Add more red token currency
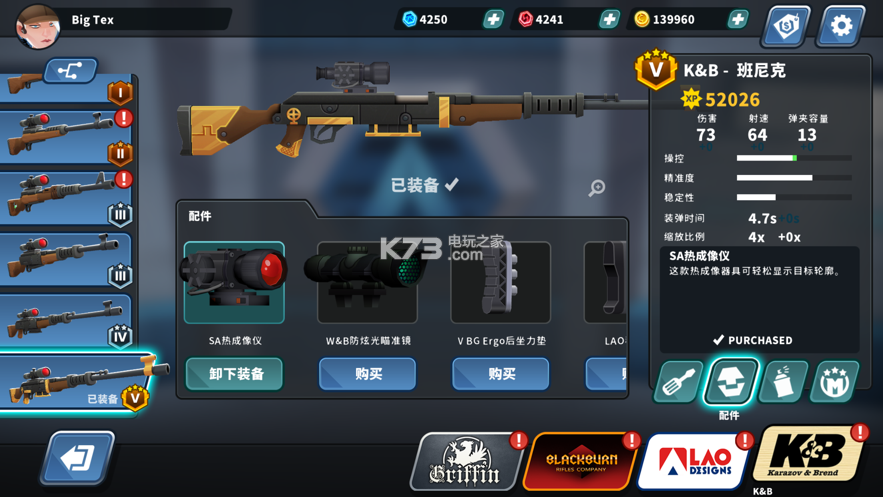Viewport: 883px width, 497px height. tap(609, 19)
